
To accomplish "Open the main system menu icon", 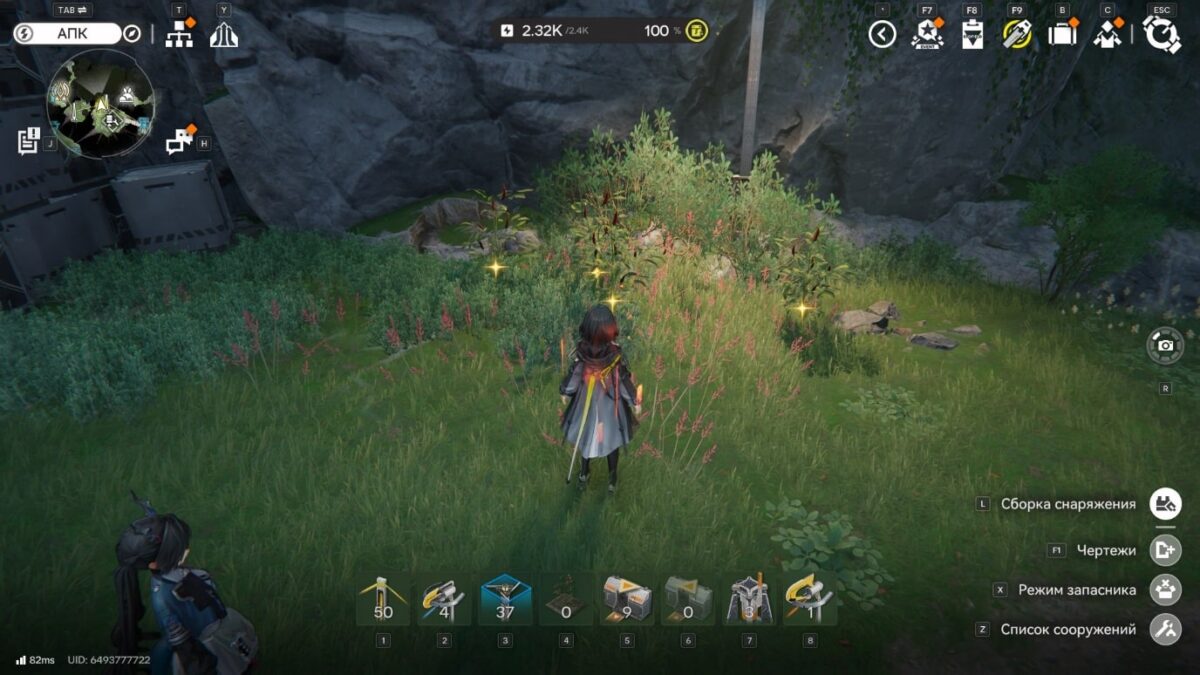I will click(1161, 35).
